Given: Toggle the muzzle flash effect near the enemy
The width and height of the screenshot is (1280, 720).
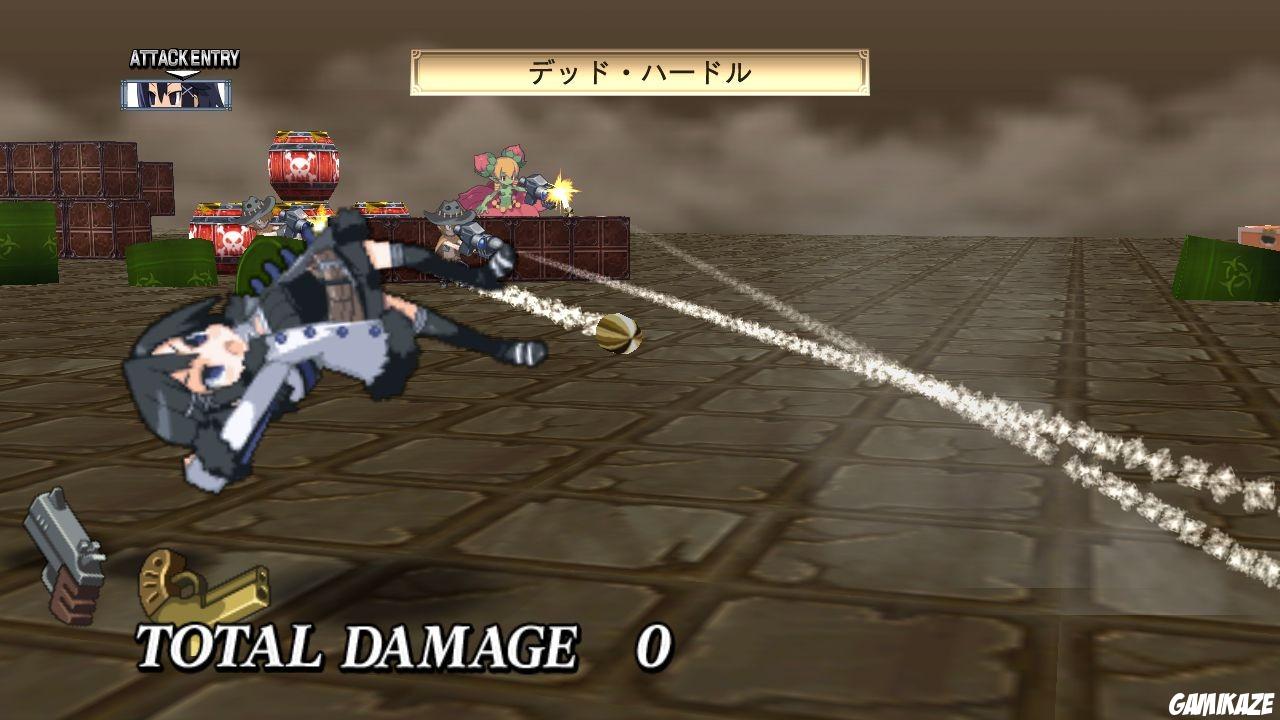Looking at the screenshot, I should pyautogui.click(x=562, y=190).
